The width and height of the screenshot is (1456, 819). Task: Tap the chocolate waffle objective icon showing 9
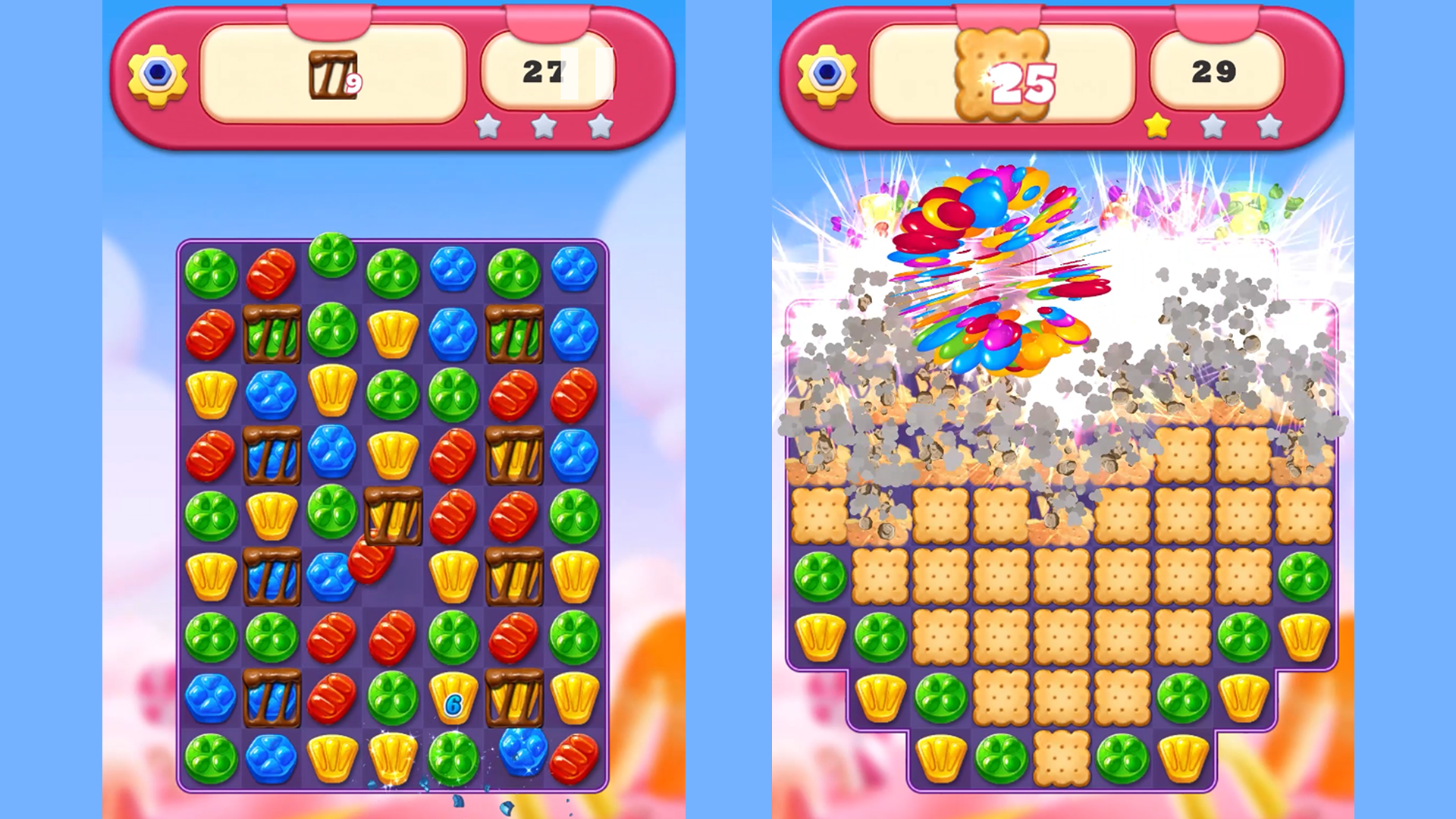click(334, 72)
